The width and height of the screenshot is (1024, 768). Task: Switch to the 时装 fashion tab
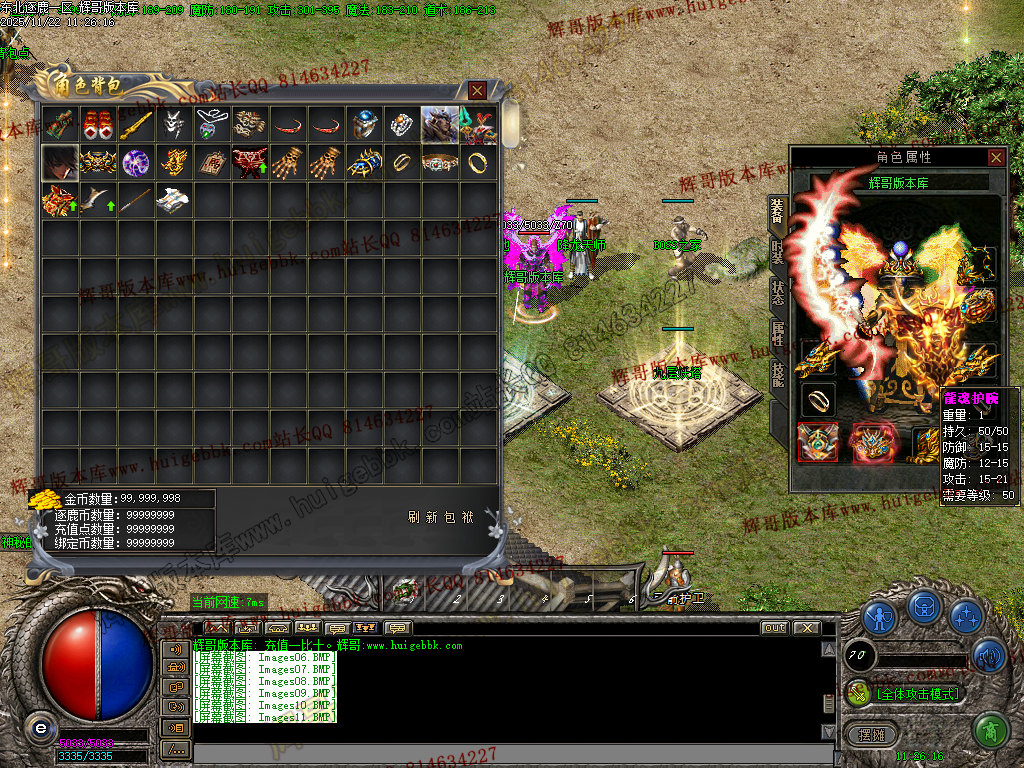tap(777, 250)
